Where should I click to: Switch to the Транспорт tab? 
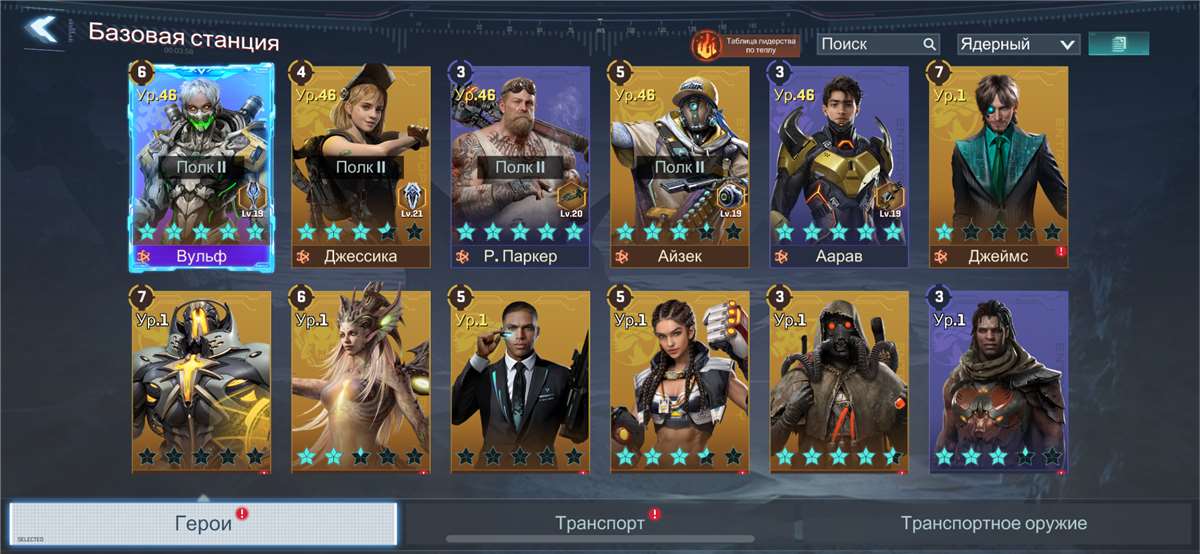[600, 523]
